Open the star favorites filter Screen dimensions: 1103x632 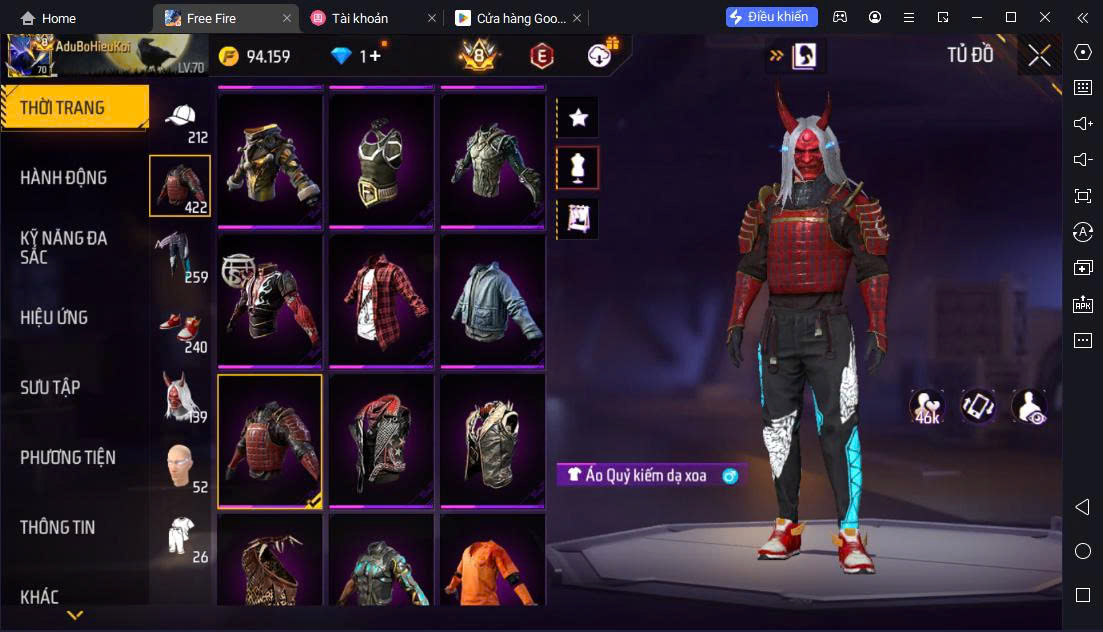tap(578, 118)
